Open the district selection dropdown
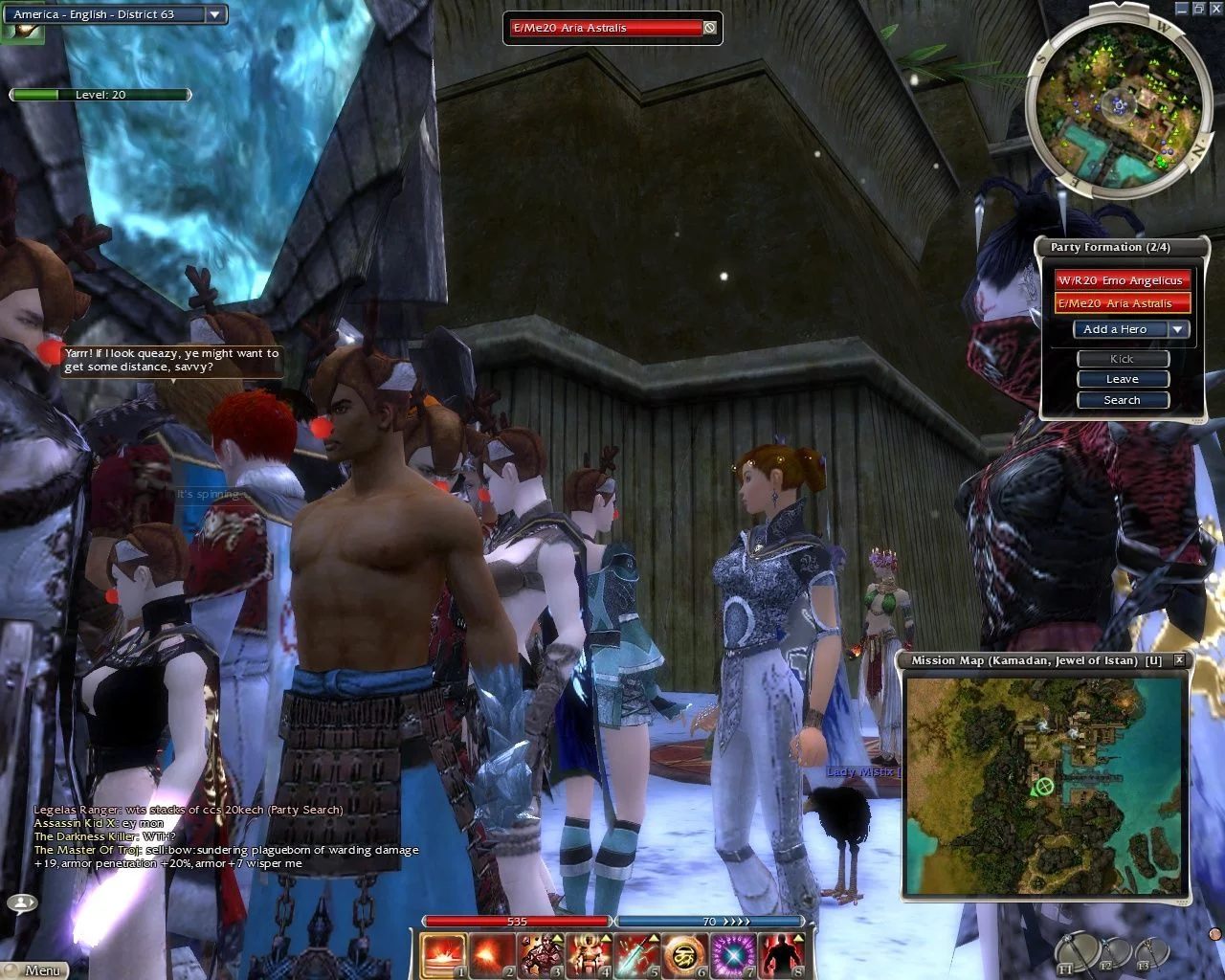The width and height of the screenshot is (1225, 980). point(214,14)
